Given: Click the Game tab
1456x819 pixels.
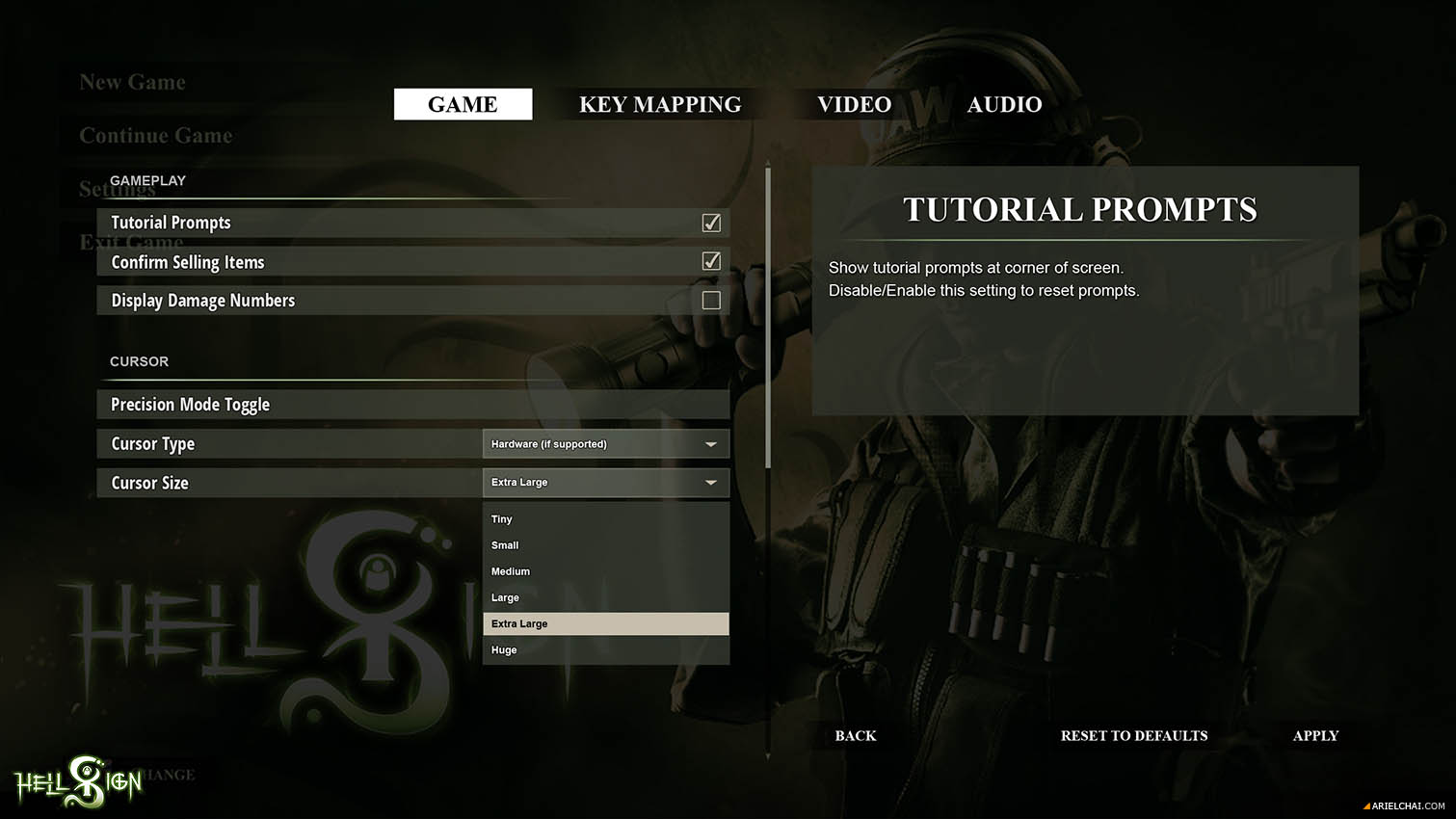Looking at the screenshot, I should click(463, 104).
